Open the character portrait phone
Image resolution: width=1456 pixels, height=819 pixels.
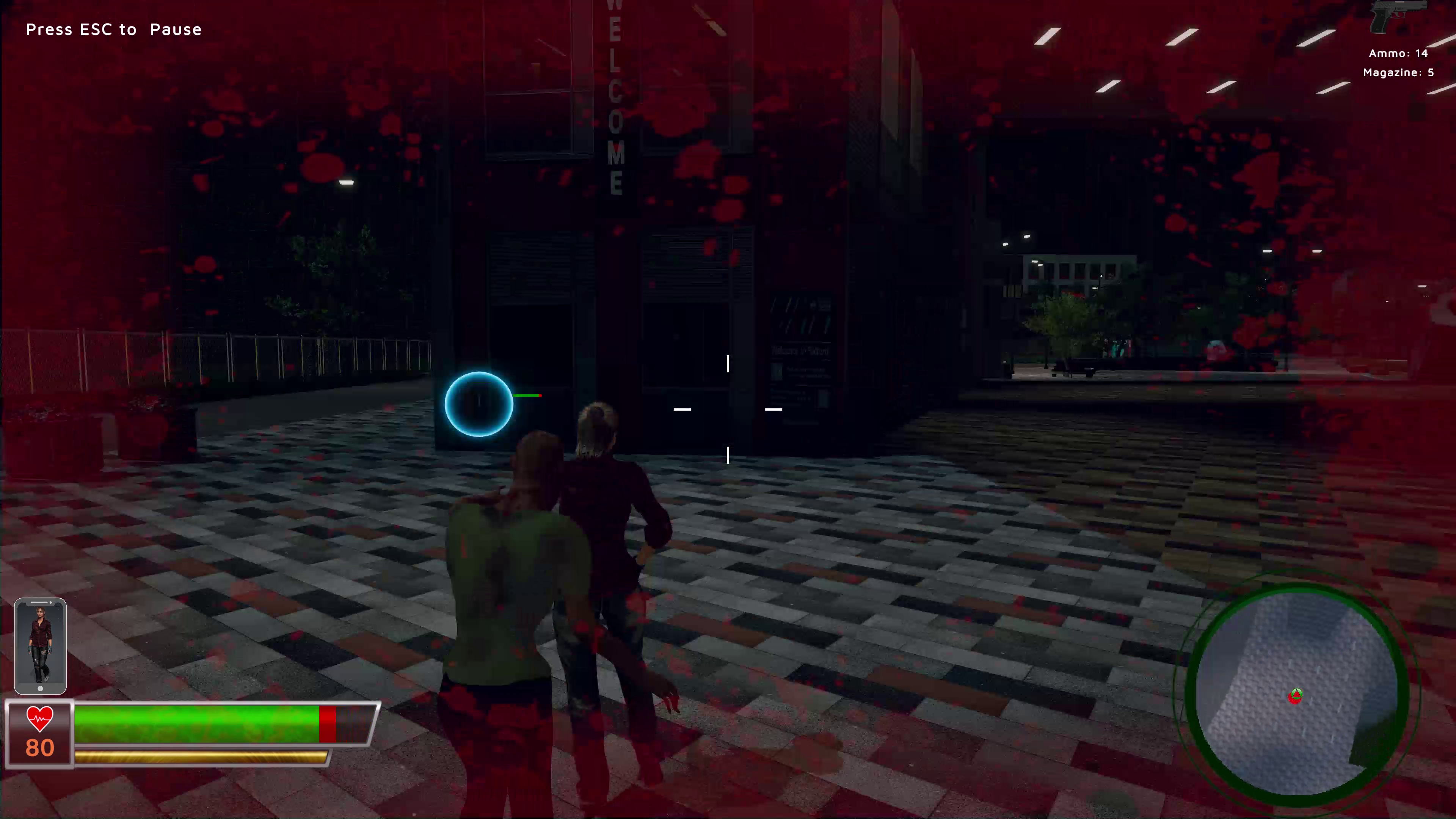[40, 645]
